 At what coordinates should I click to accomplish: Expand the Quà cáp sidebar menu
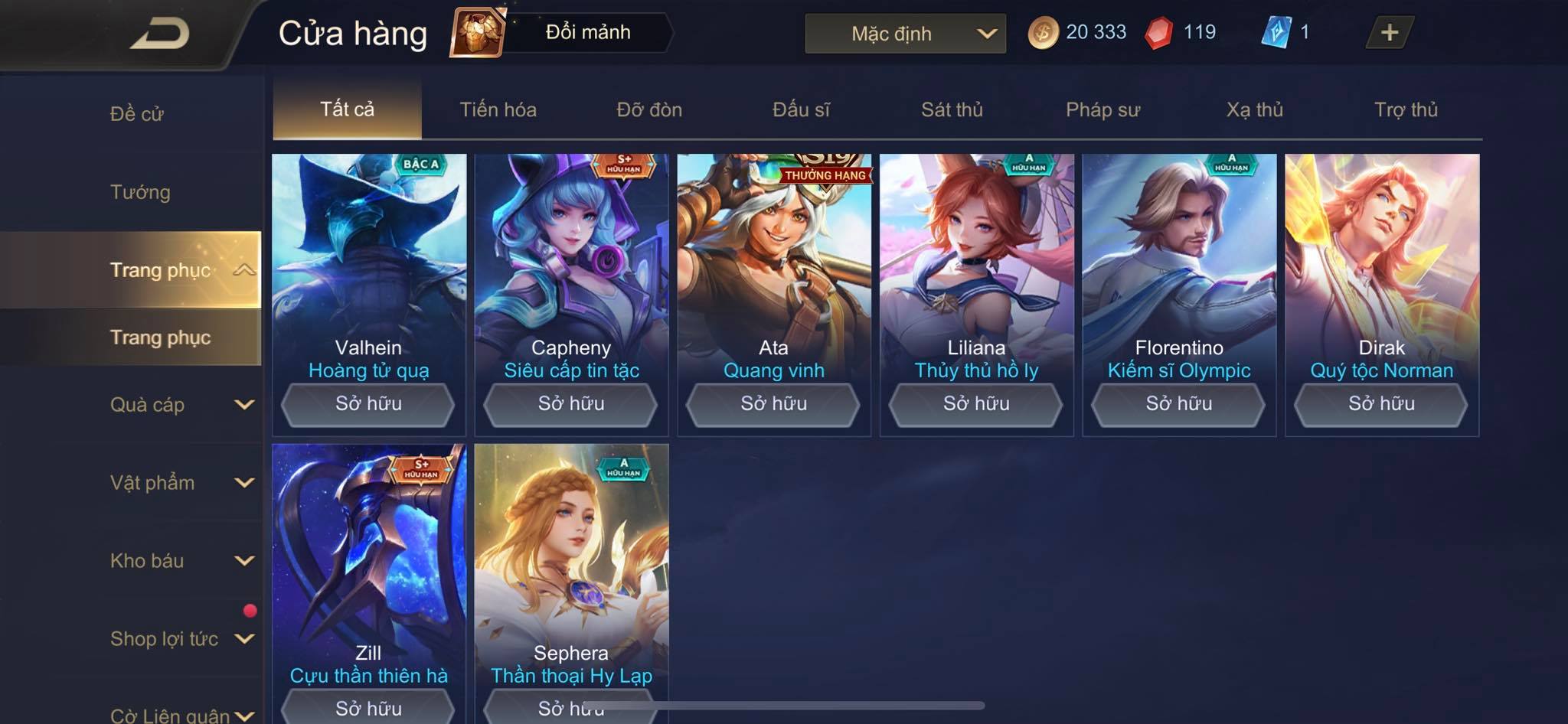click(x=181, y=405)
